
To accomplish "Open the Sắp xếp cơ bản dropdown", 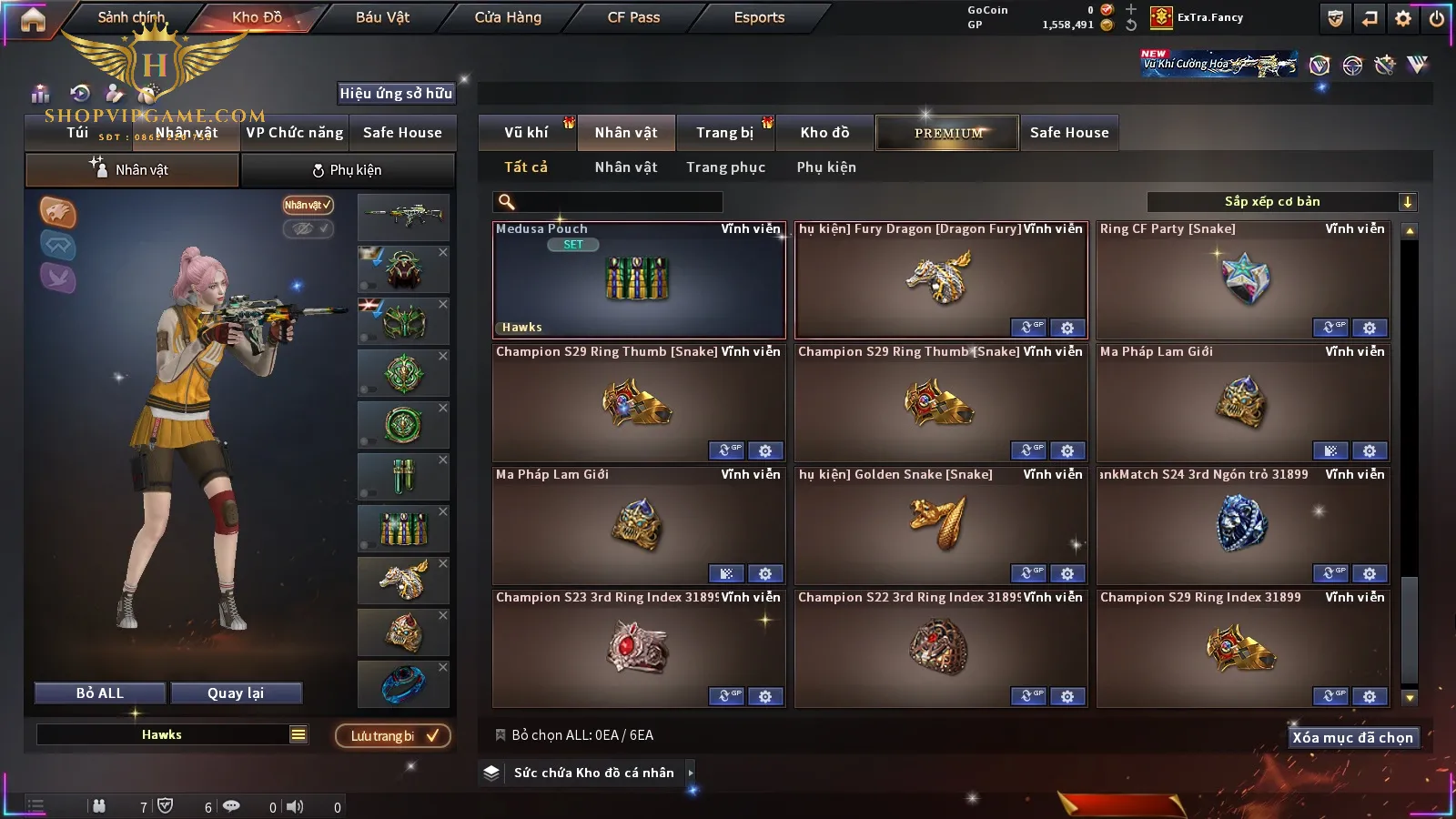I will pos(1281,202).
